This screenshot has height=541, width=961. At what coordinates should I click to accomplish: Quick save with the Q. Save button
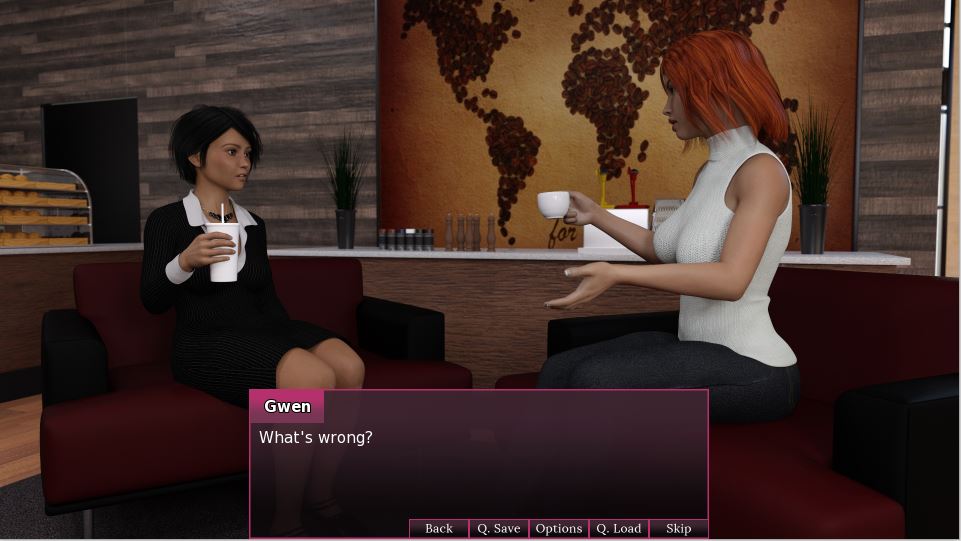[498, 528]
